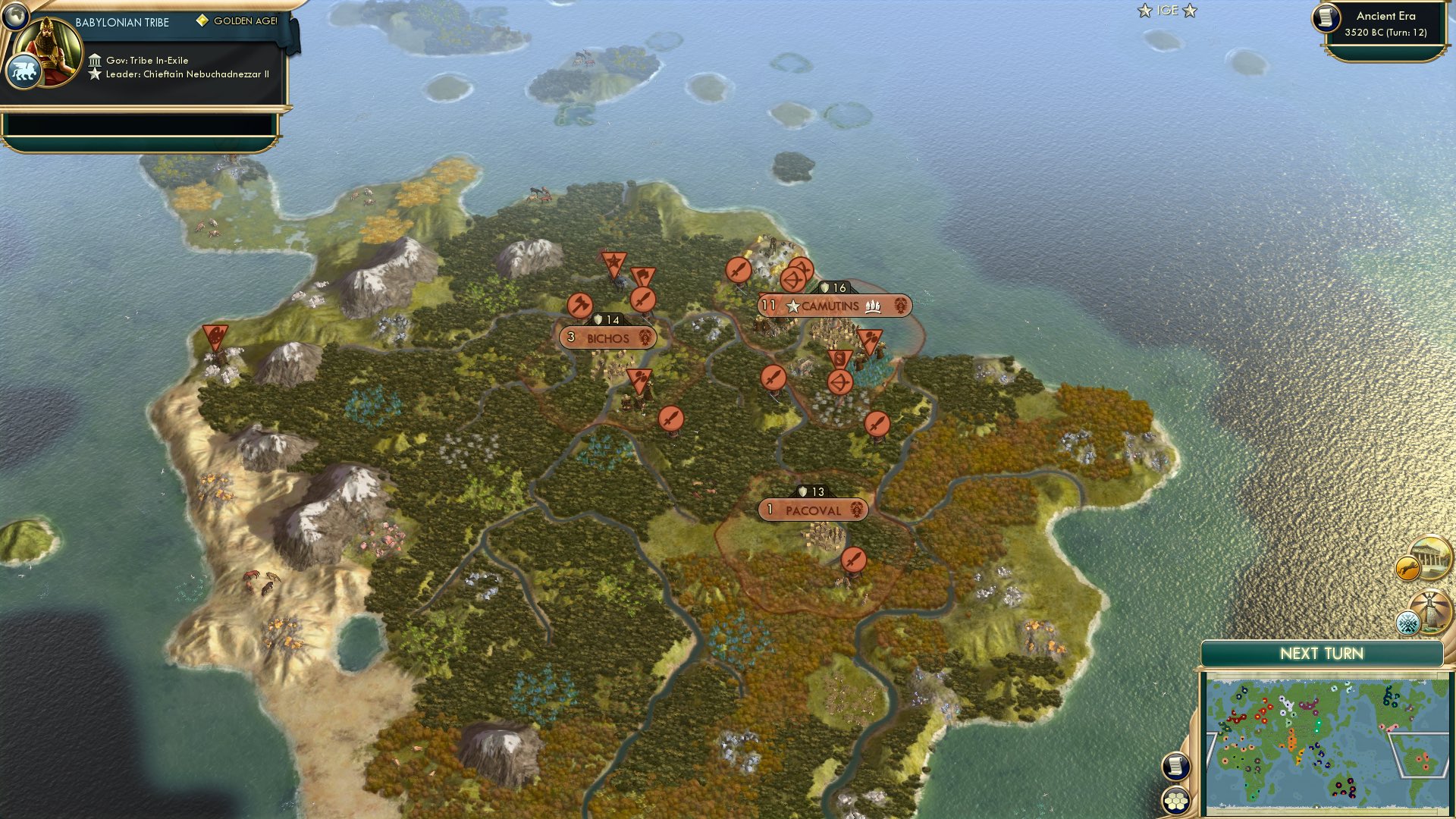Screen dimensions: 1456x819
Task: Open the IGE in-game editor
Action: click(1166, 11)
